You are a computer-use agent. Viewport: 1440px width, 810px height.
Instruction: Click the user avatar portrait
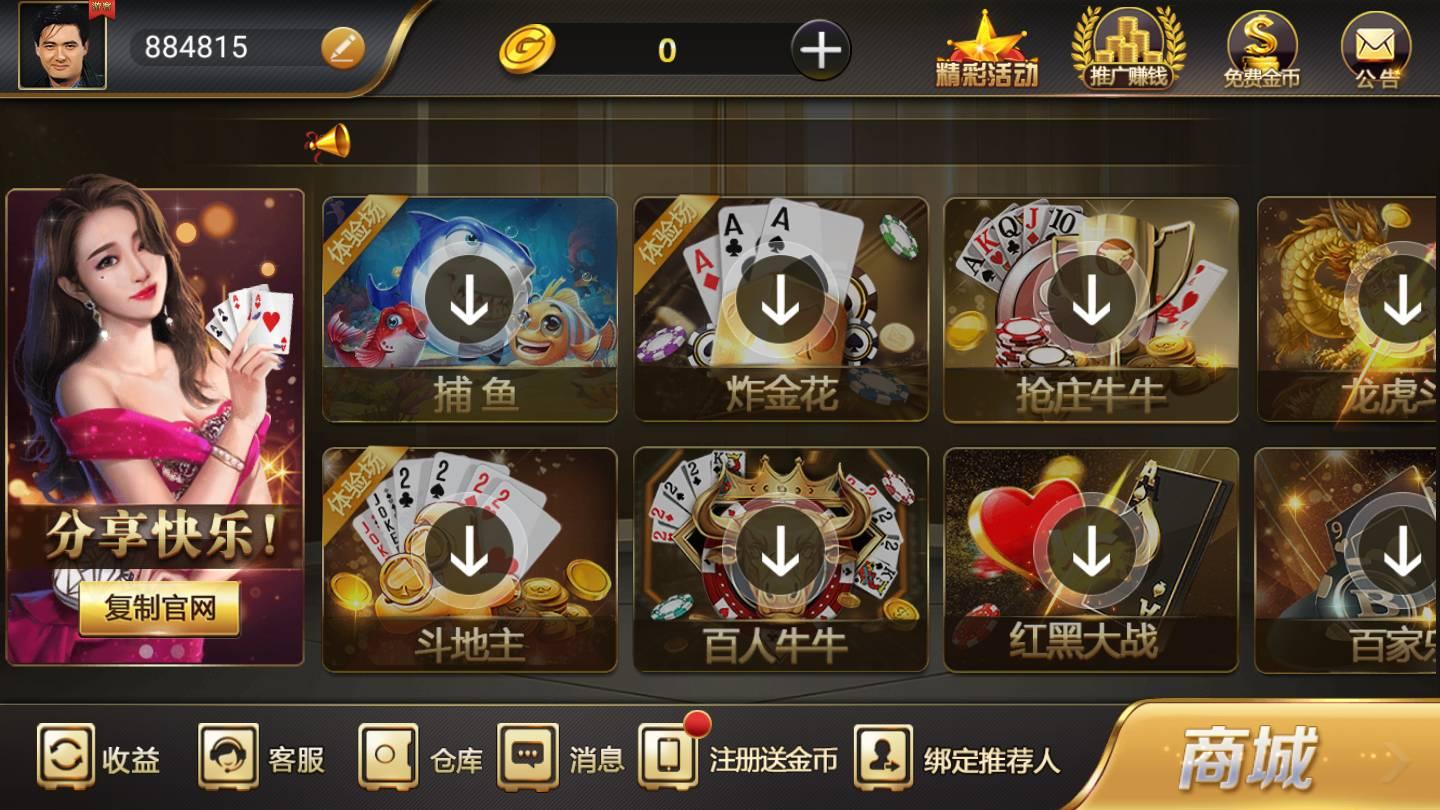tap(62, 48)
